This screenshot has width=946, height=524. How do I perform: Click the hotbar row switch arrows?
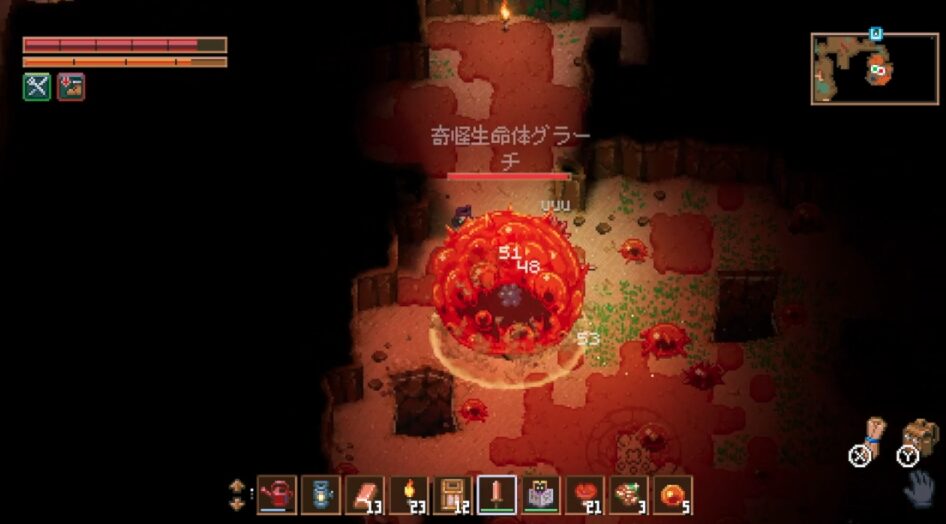point(237,494)
